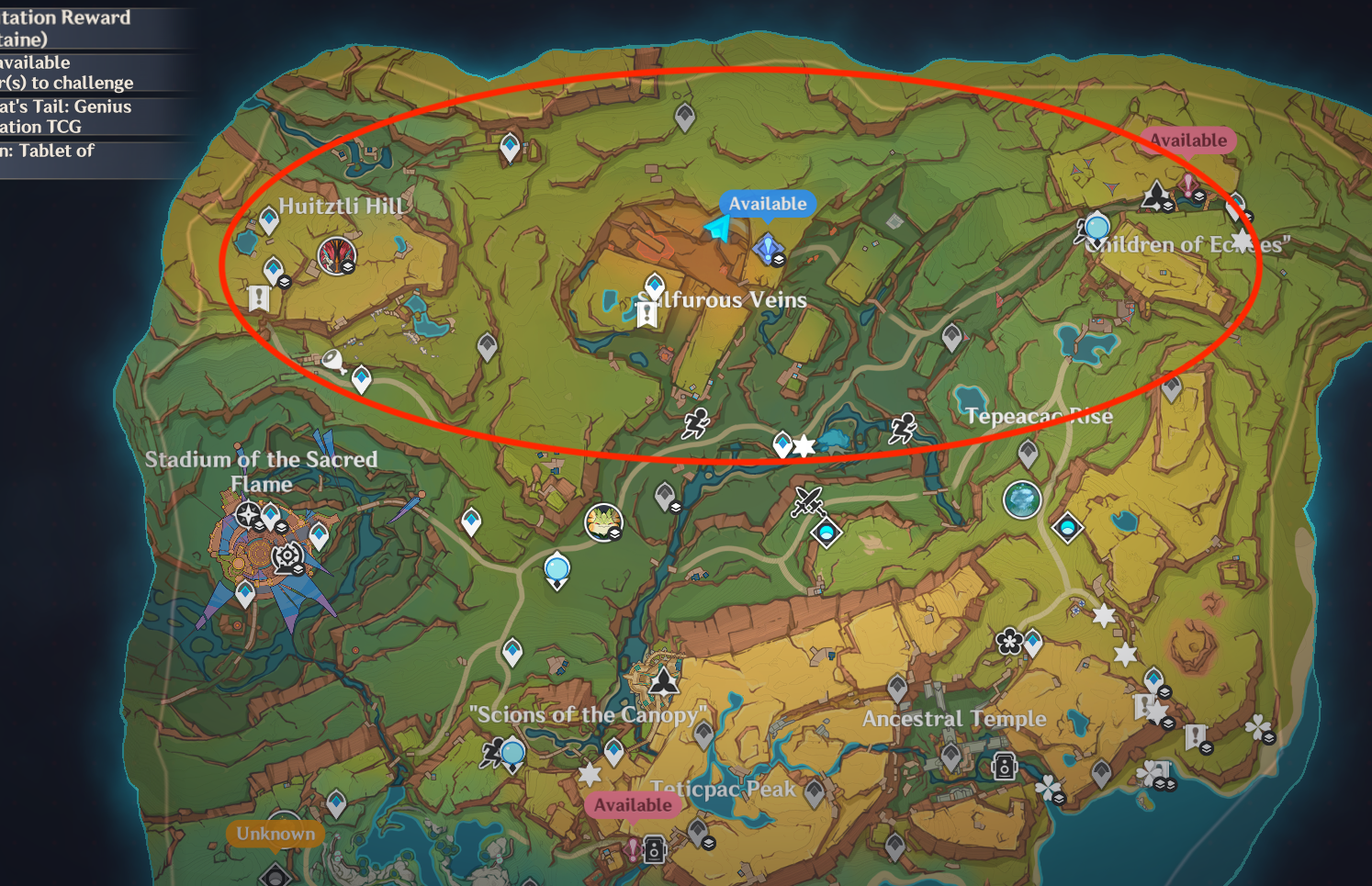
Task: Click the blue diamond quest marker under the Available tag
Action: (768, 249)
